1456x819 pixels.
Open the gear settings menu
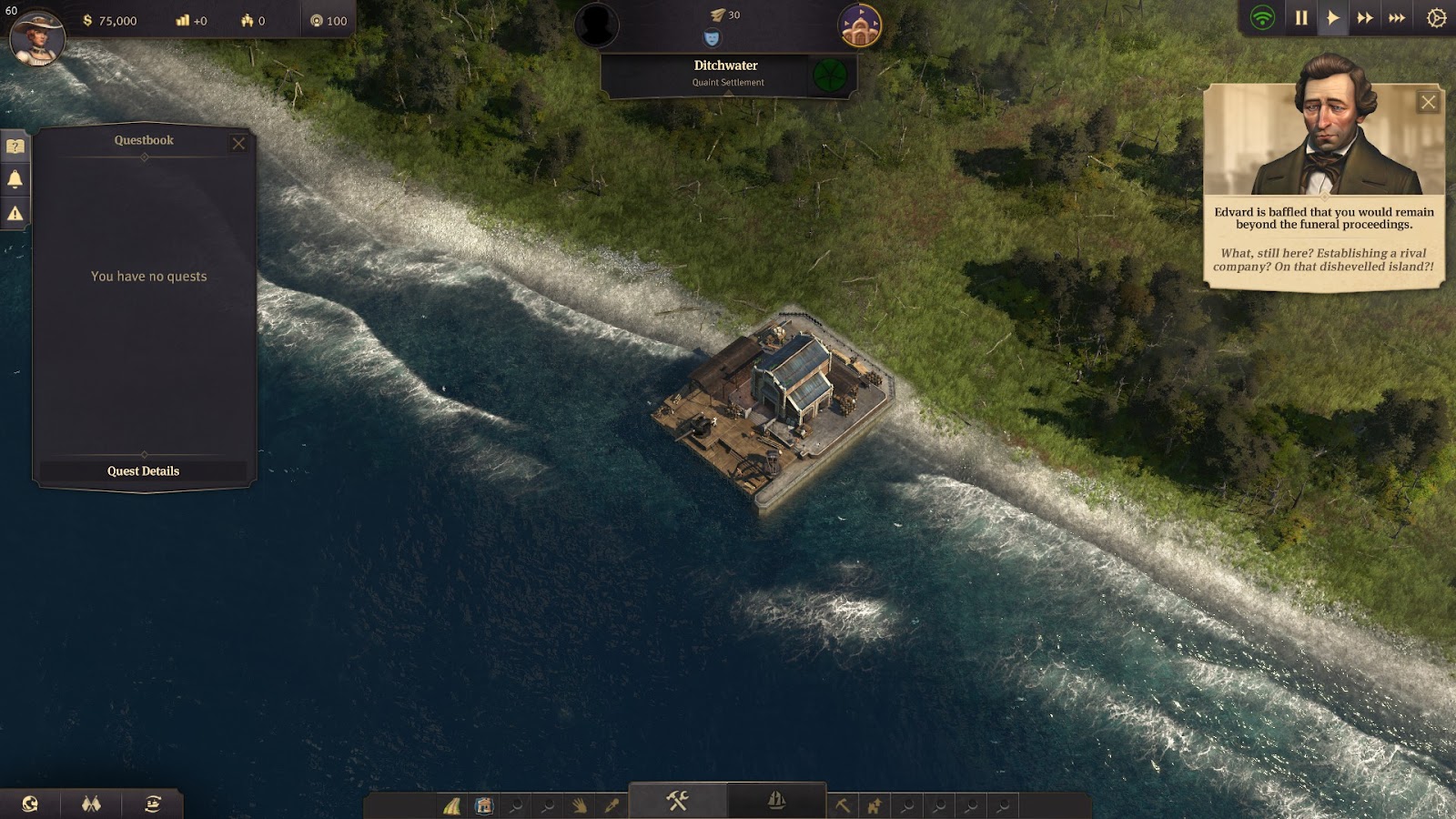click(x=1436, y=18)
